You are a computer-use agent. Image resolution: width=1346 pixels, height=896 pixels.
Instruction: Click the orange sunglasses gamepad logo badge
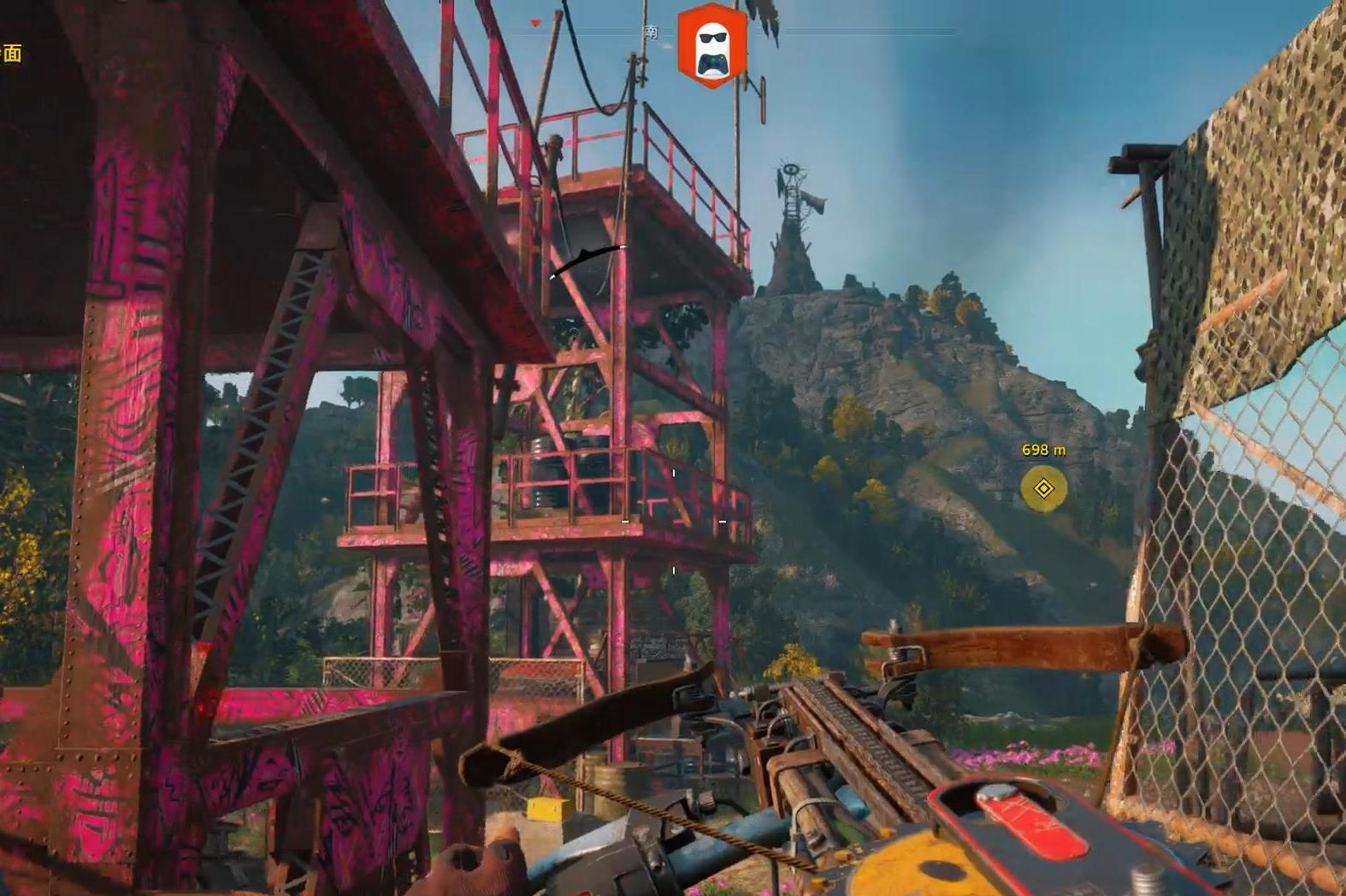point(711,46)
